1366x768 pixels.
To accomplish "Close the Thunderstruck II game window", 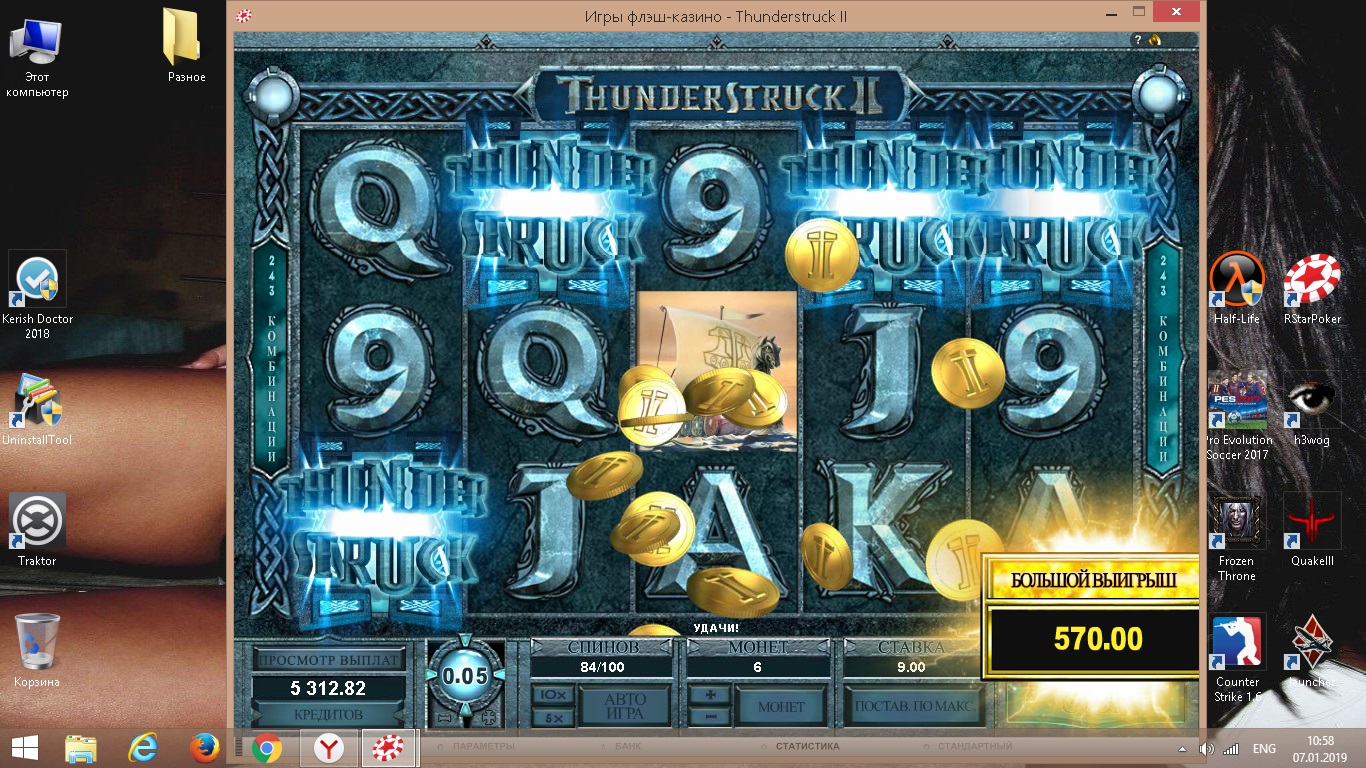I will pyautogui.click(x=1179, y=13).
